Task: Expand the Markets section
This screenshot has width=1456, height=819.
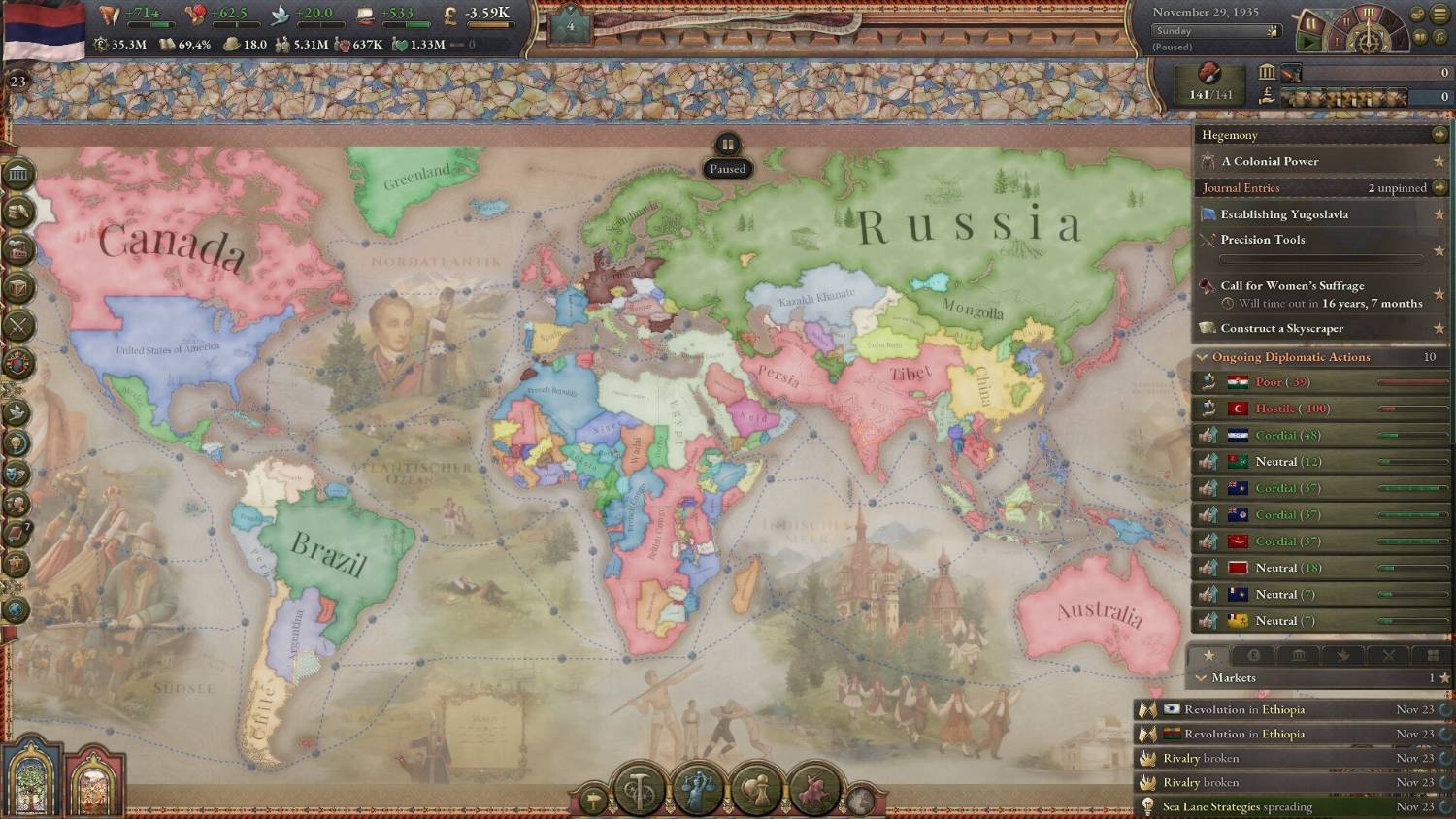Action: pos(1202,678)
